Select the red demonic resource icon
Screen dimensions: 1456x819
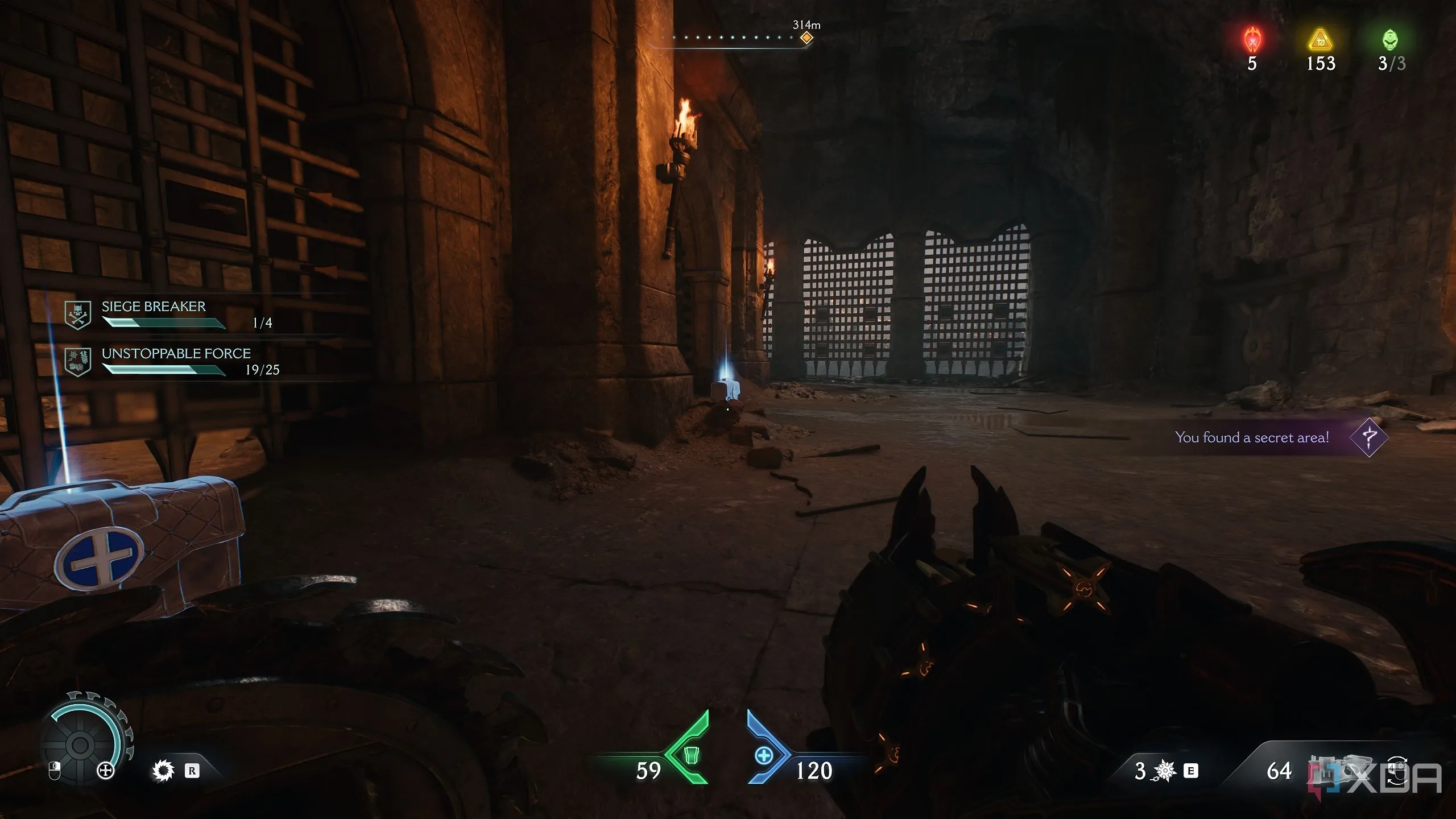pyautogui.click(x=1252, y=40)
